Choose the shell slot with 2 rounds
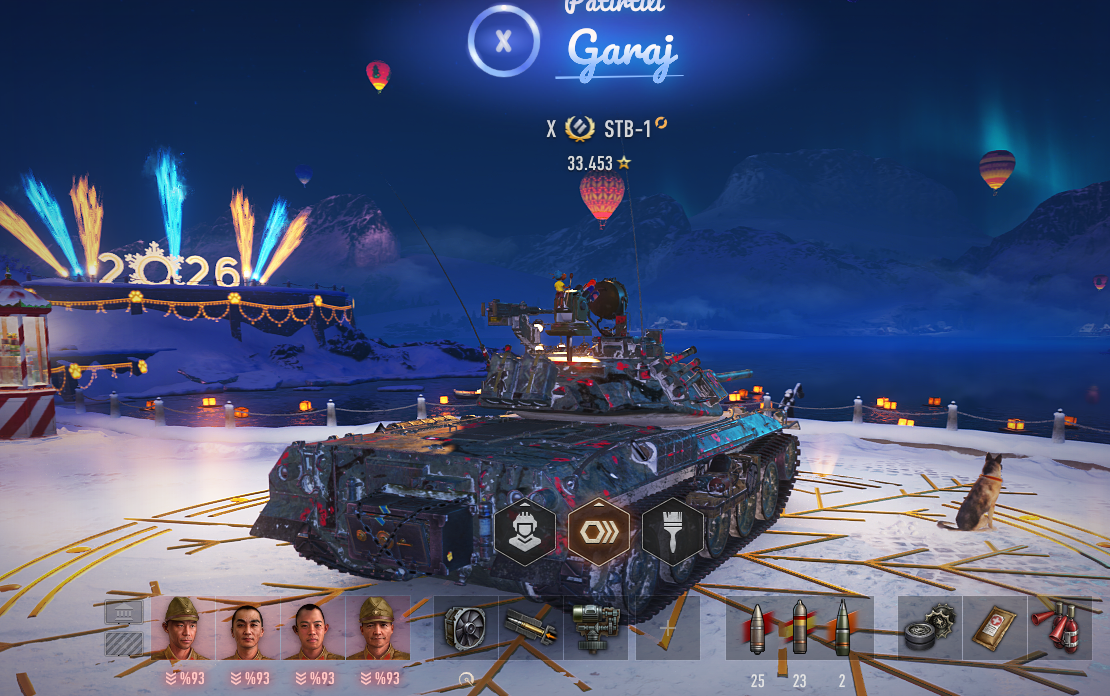This screenshot has width=1110, height=696. [x=842, y=629]
